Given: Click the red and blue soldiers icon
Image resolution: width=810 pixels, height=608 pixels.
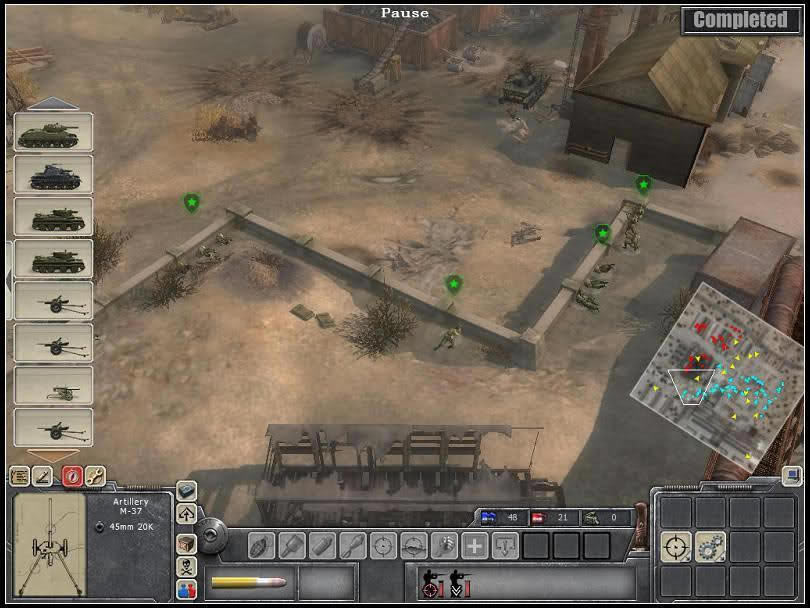Looking at the screenshot, I should [187, 589].
